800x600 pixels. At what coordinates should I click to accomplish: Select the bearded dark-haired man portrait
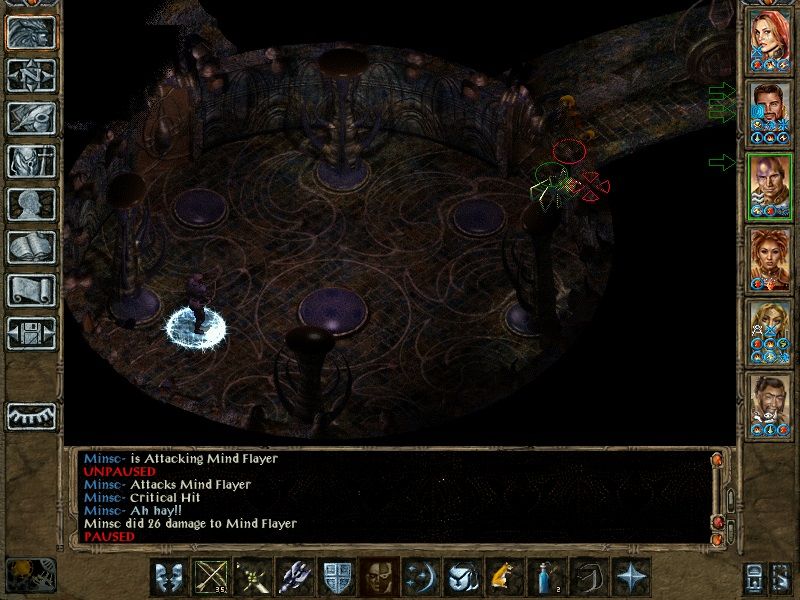coord(770,112)
